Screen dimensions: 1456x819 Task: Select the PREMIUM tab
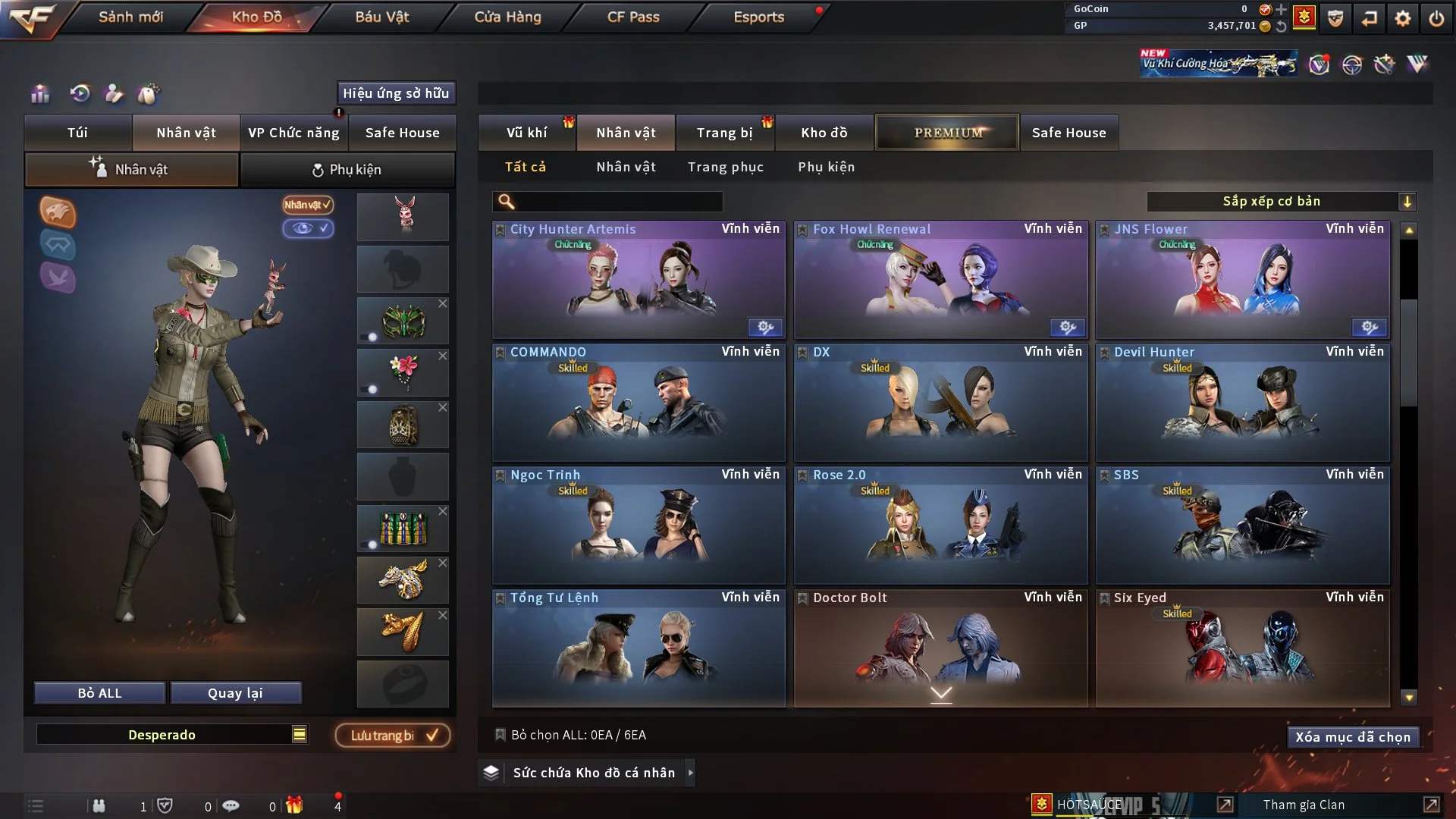947,133
